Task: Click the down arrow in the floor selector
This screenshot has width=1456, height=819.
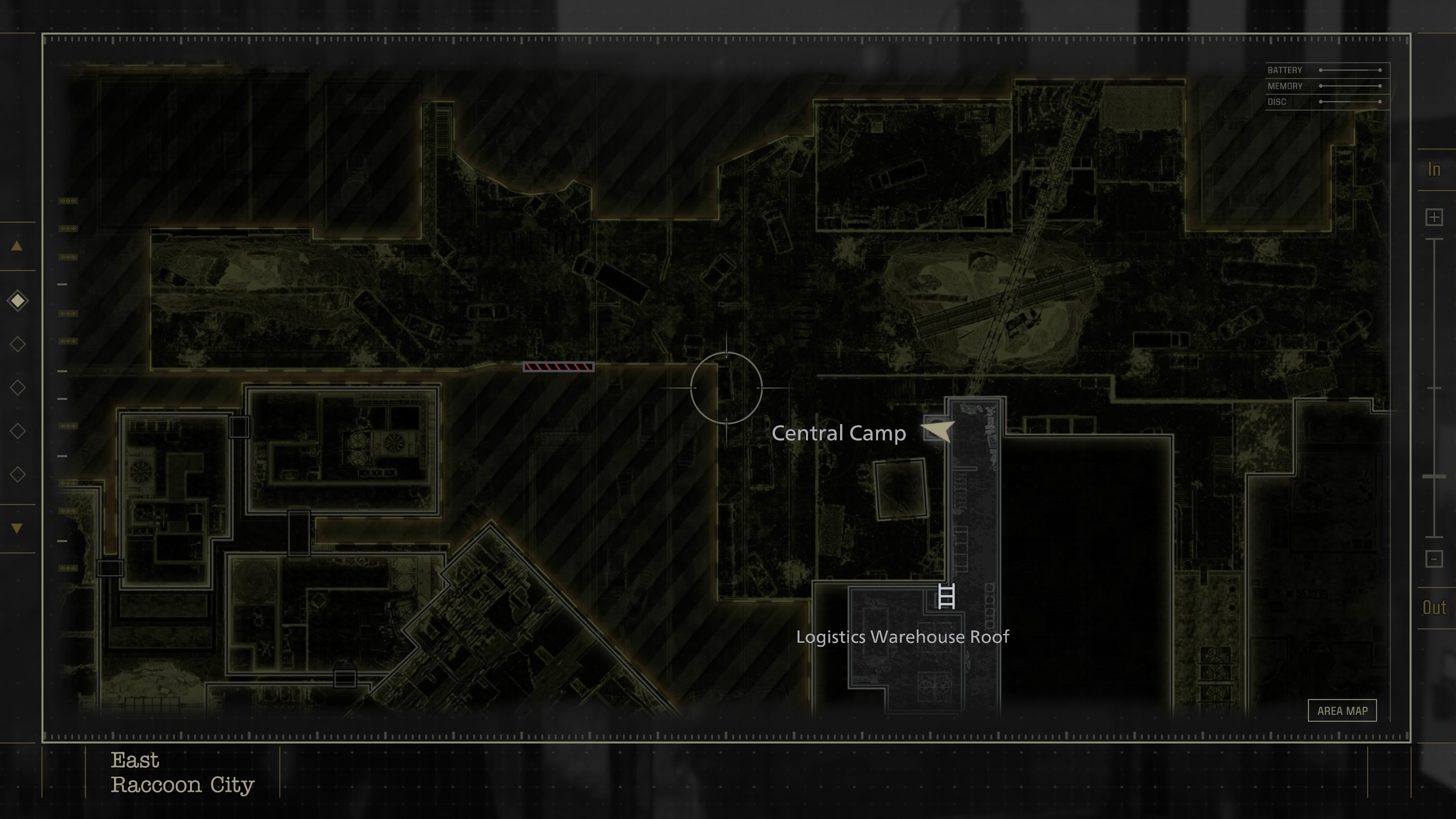Action: click(x=16, y=527)
